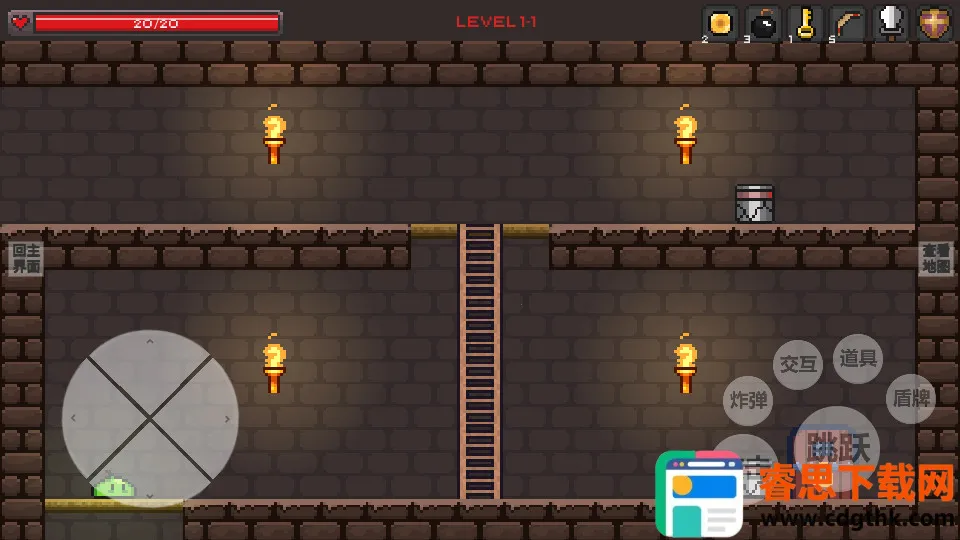Tap the 回主界面 return-to-main-menu button

click(26, 259)
